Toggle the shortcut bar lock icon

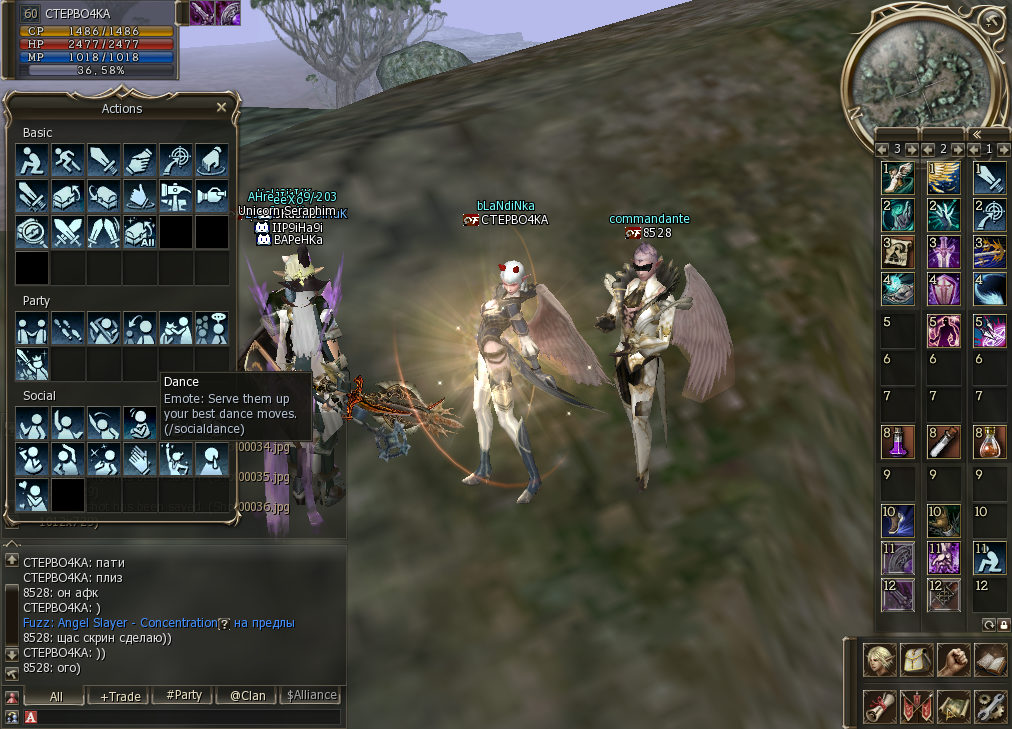(1003, 624)
